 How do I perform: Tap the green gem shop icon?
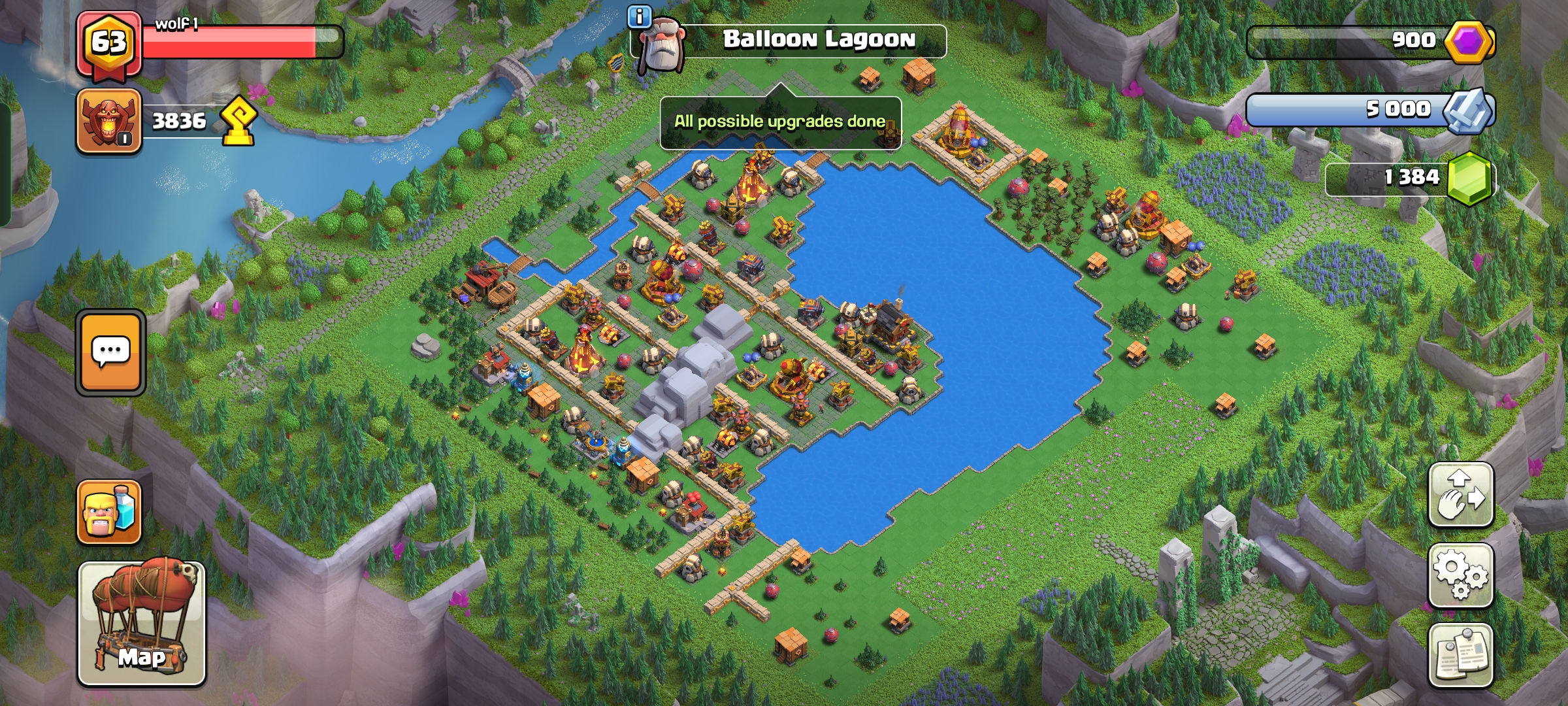point(1470,178)
